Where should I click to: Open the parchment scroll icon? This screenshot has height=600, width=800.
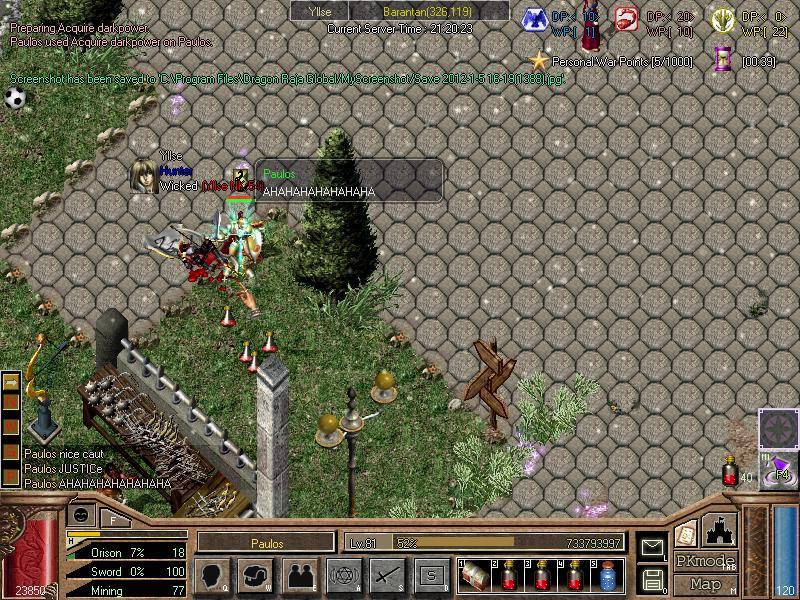click(685, 532)
